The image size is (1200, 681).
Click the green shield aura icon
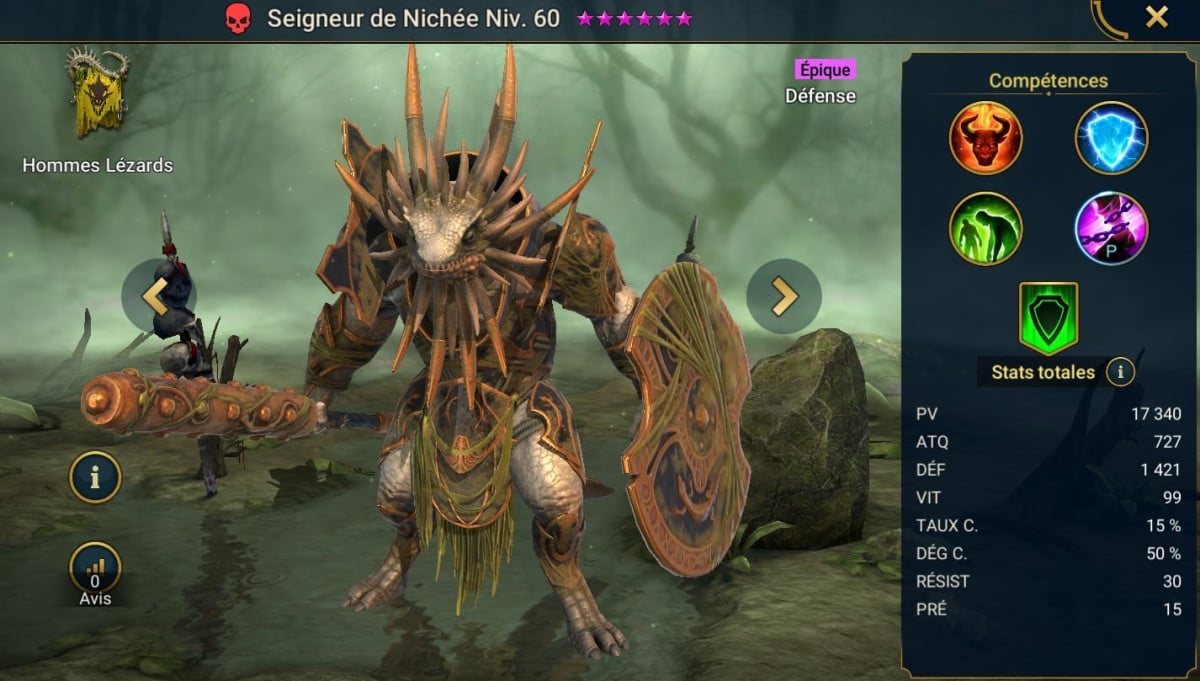pyautogui.click(x=1048, y=318)
